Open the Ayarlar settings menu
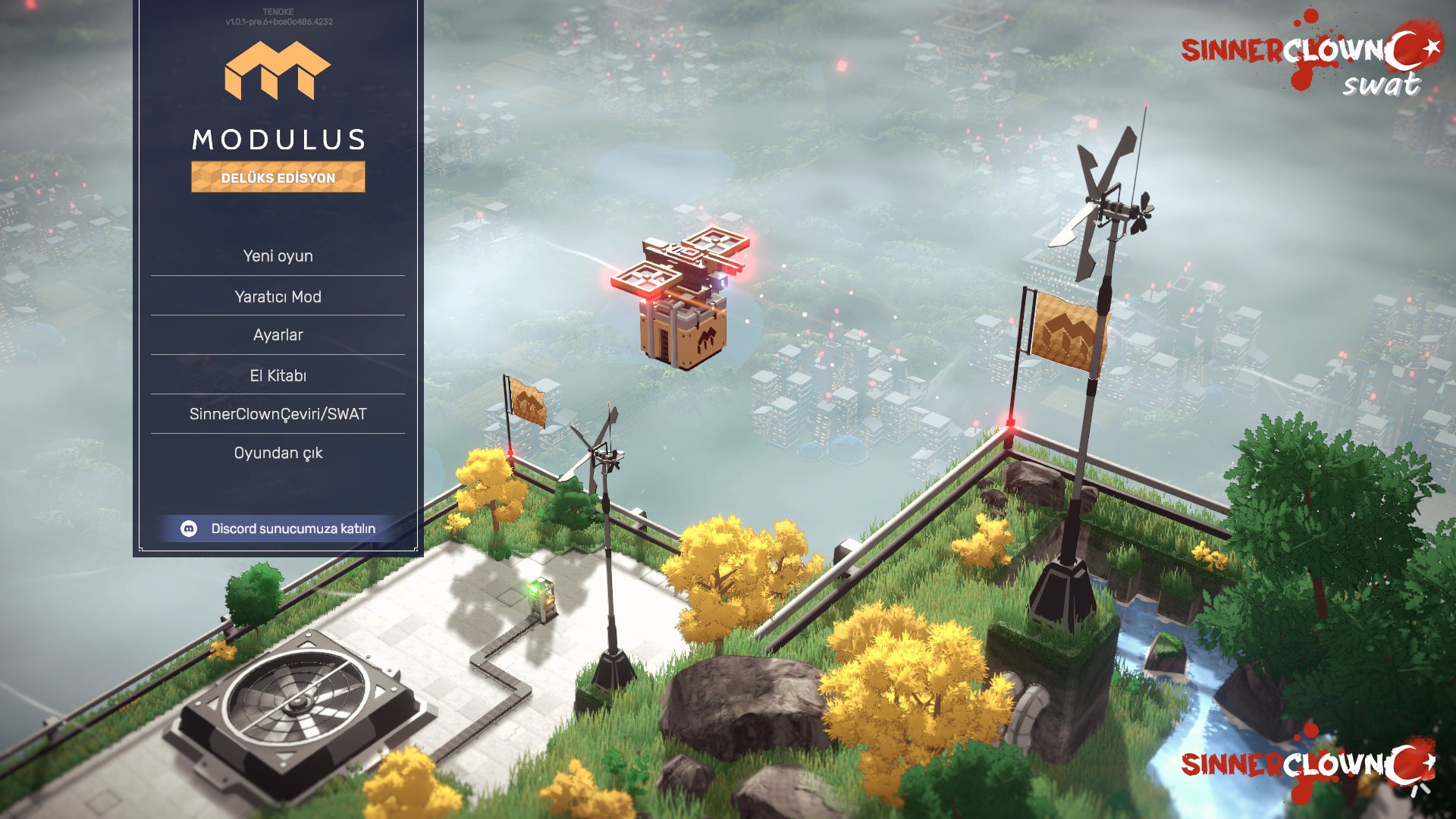The image size is (1456, 819). coord(278,335)
